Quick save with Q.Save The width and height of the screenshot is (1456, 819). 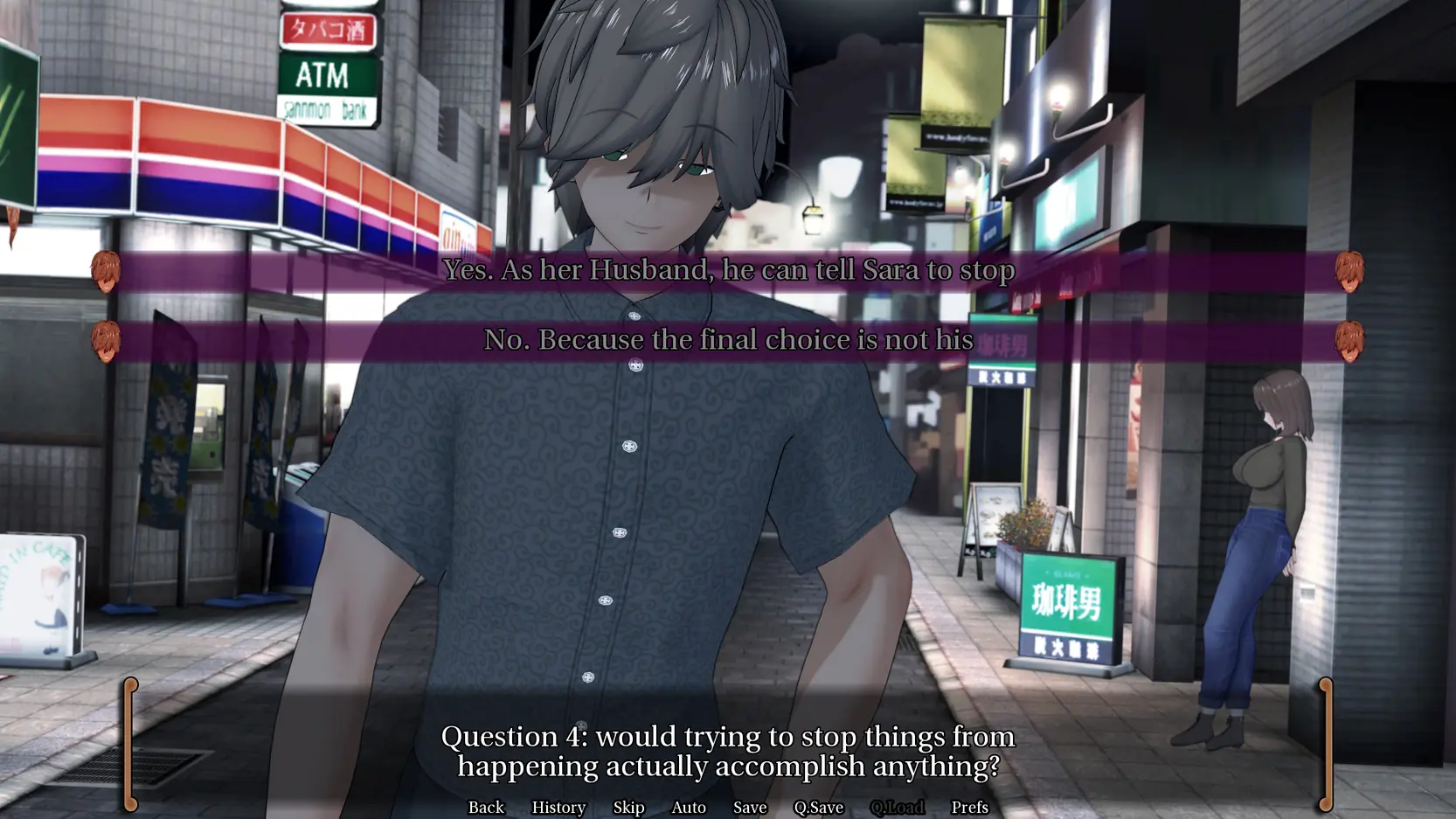tap(818, 807)
